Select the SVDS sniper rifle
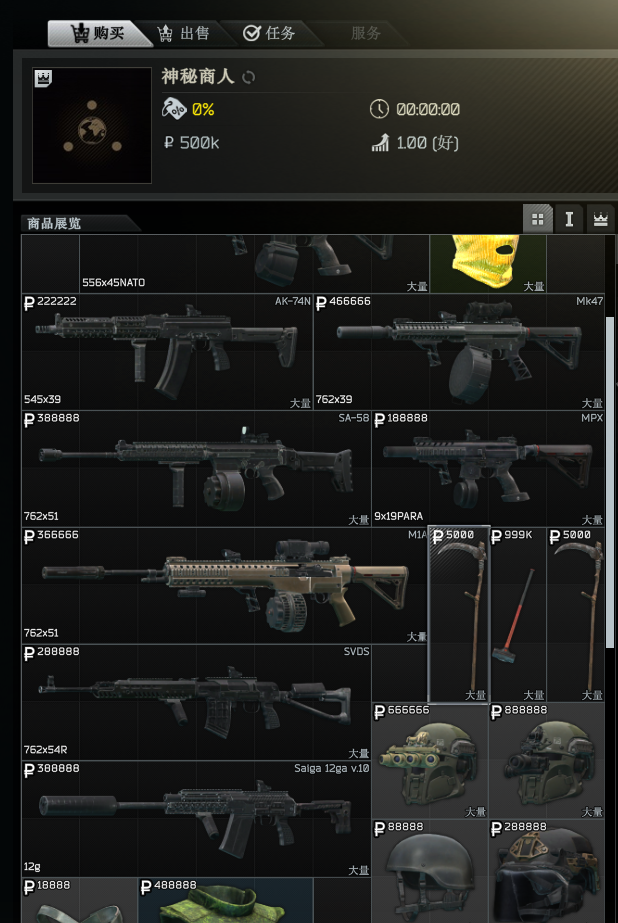Screen dimensions: 618x923 196,702
